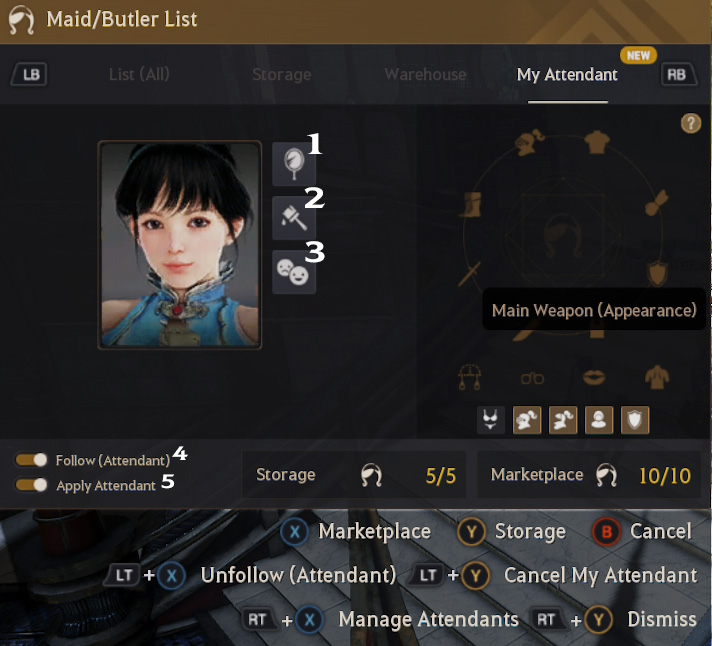
Task: Select the shield appearance slot
Action: point(658,272)
